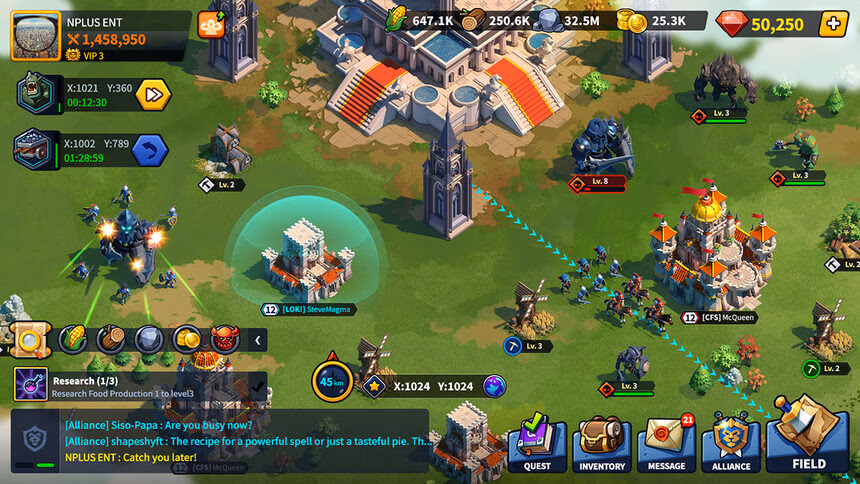
Task: Filter the search by red horned monsters
Action: [x=225, y=340]
